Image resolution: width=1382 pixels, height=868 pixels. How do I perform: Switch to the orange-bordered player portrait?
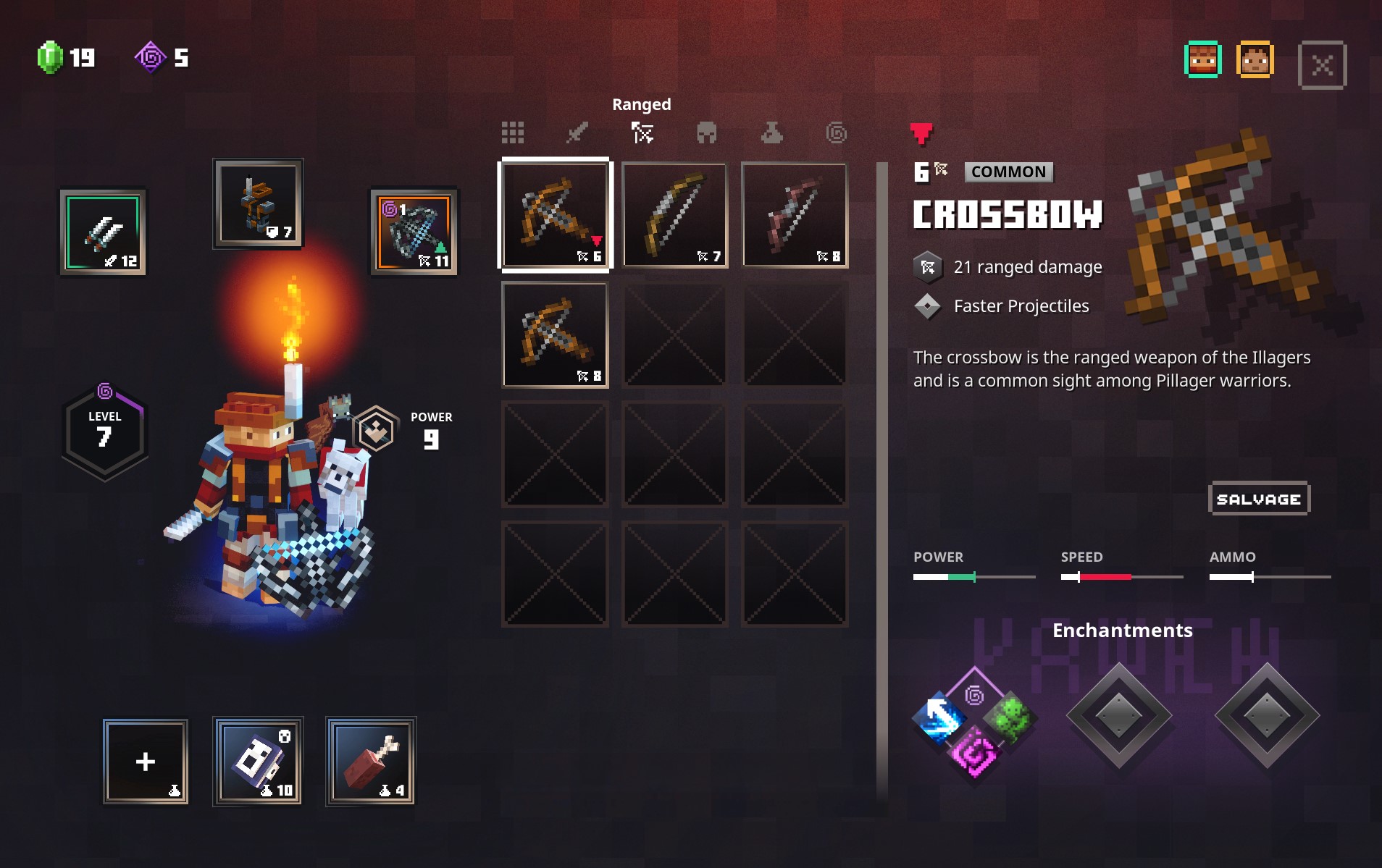pyautogui.click(x=1255, y=60)
